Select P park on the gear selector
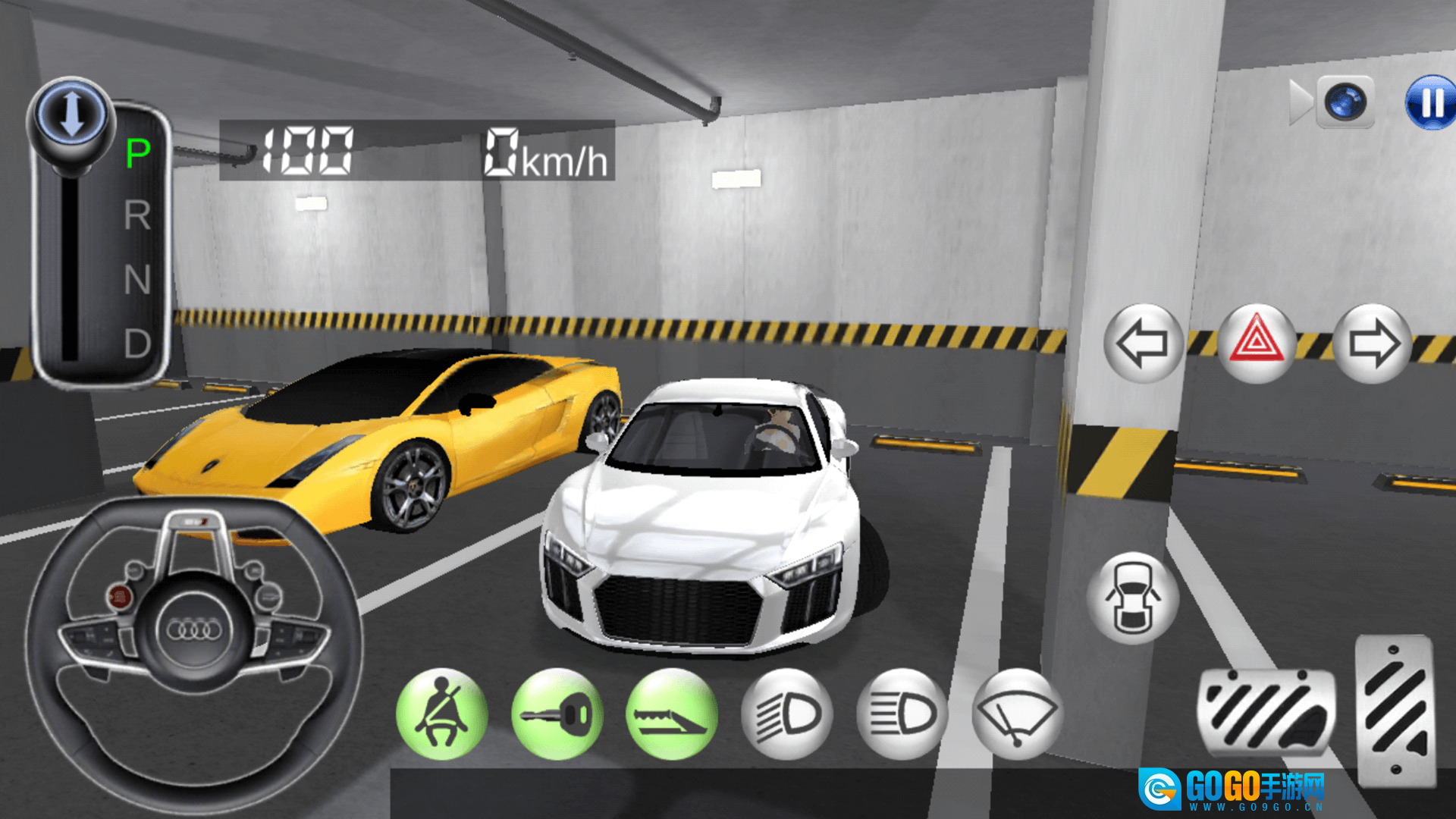 pyautogui.click(x=137, y=153)
